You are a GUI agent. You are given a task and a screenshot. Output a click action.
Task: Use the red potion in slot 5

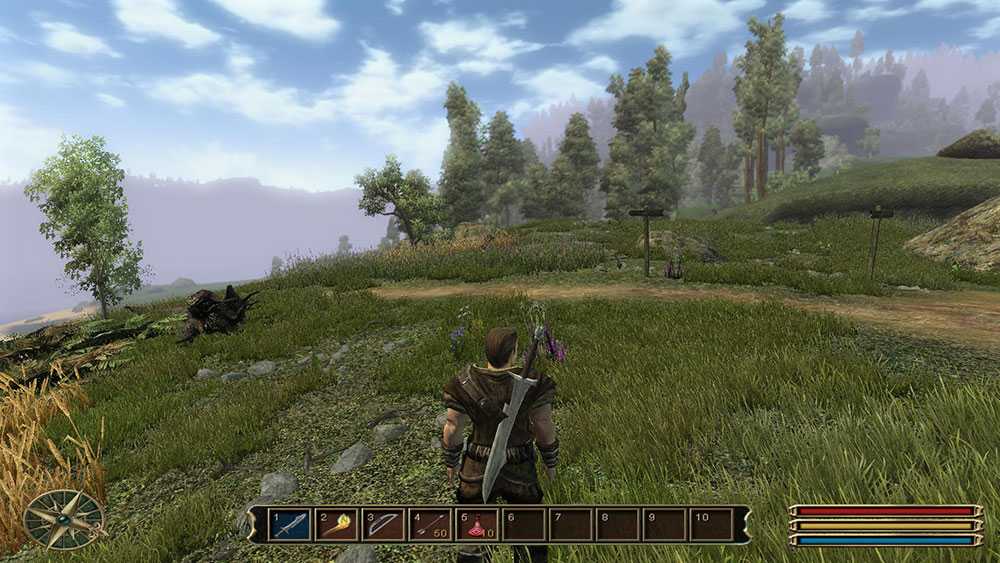coord(477,525)
